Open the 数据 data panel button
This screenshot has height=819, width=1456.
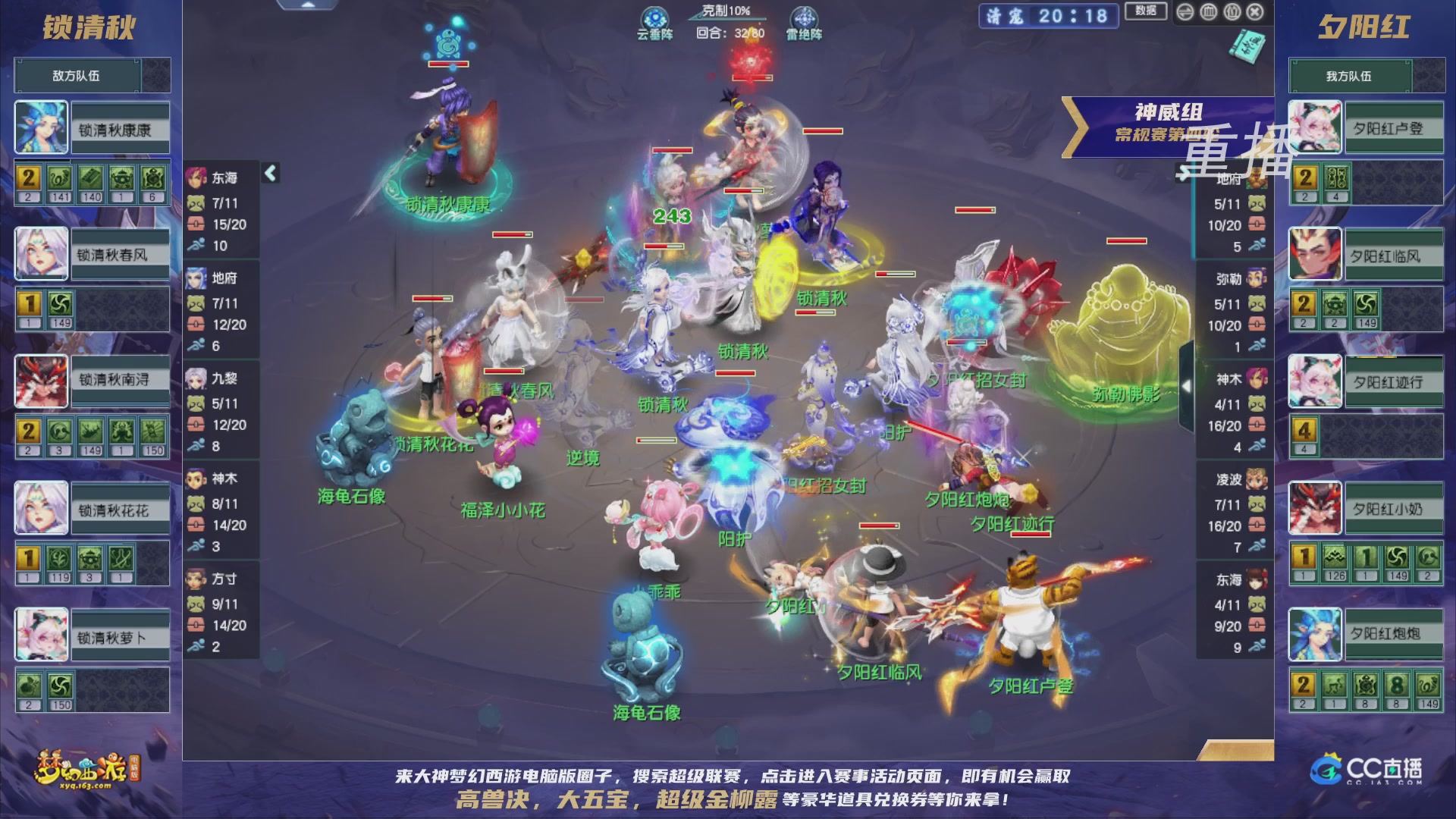(x=1145, y=11)
